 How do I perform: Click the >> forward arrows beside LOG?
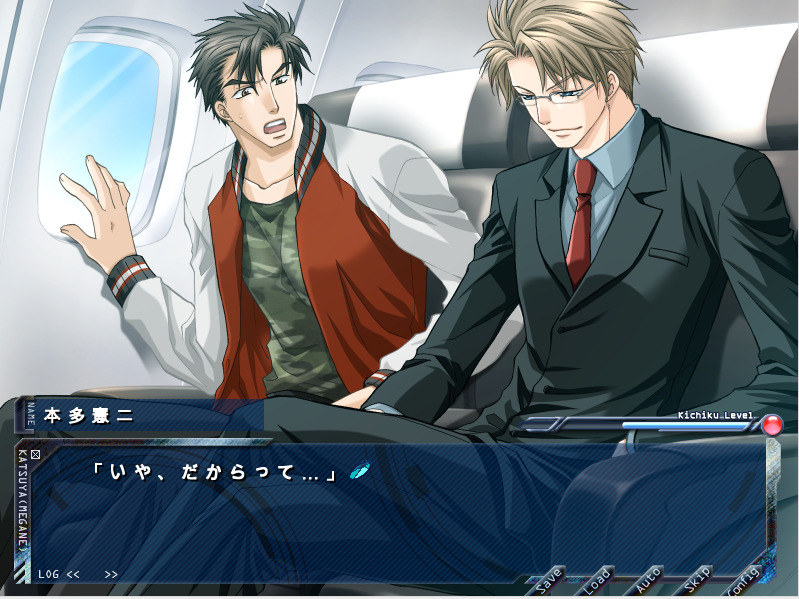[110, 575]
